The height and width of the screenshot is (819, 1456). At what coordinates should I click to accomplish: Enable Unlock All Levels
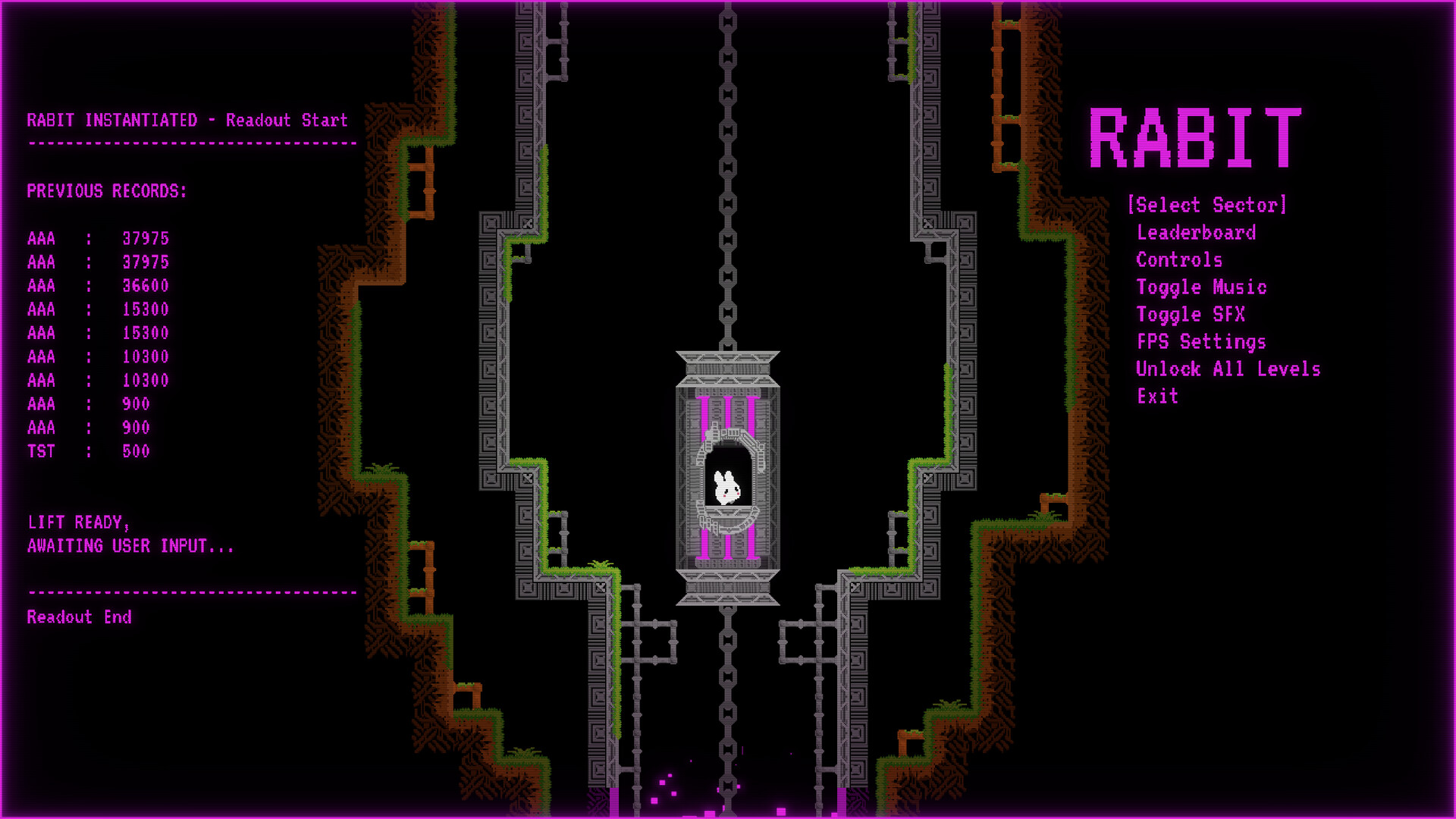click(x=1228, y=369)
